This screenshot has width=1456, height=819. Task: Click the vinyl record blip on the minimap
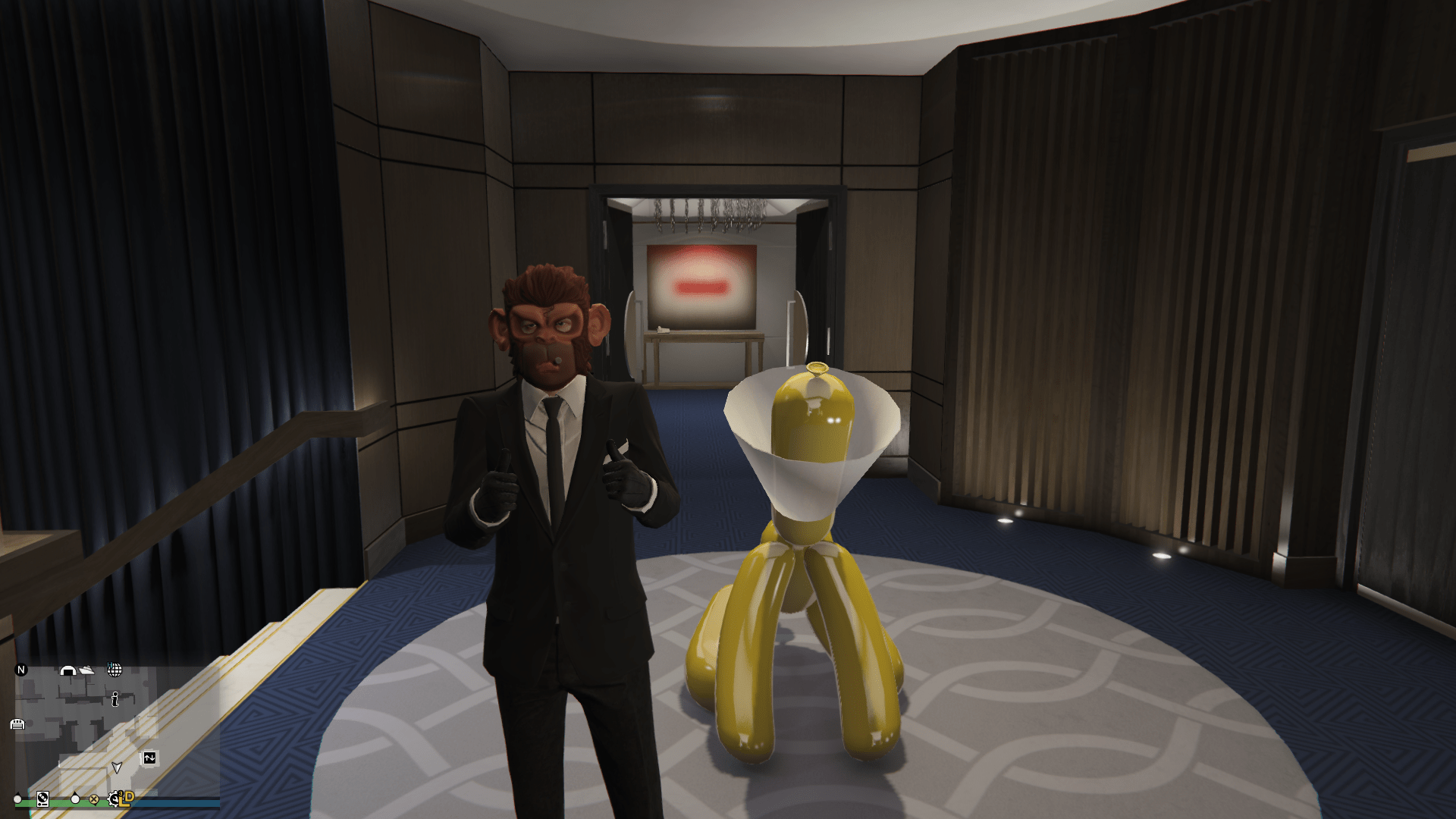[x=42, y=800]
